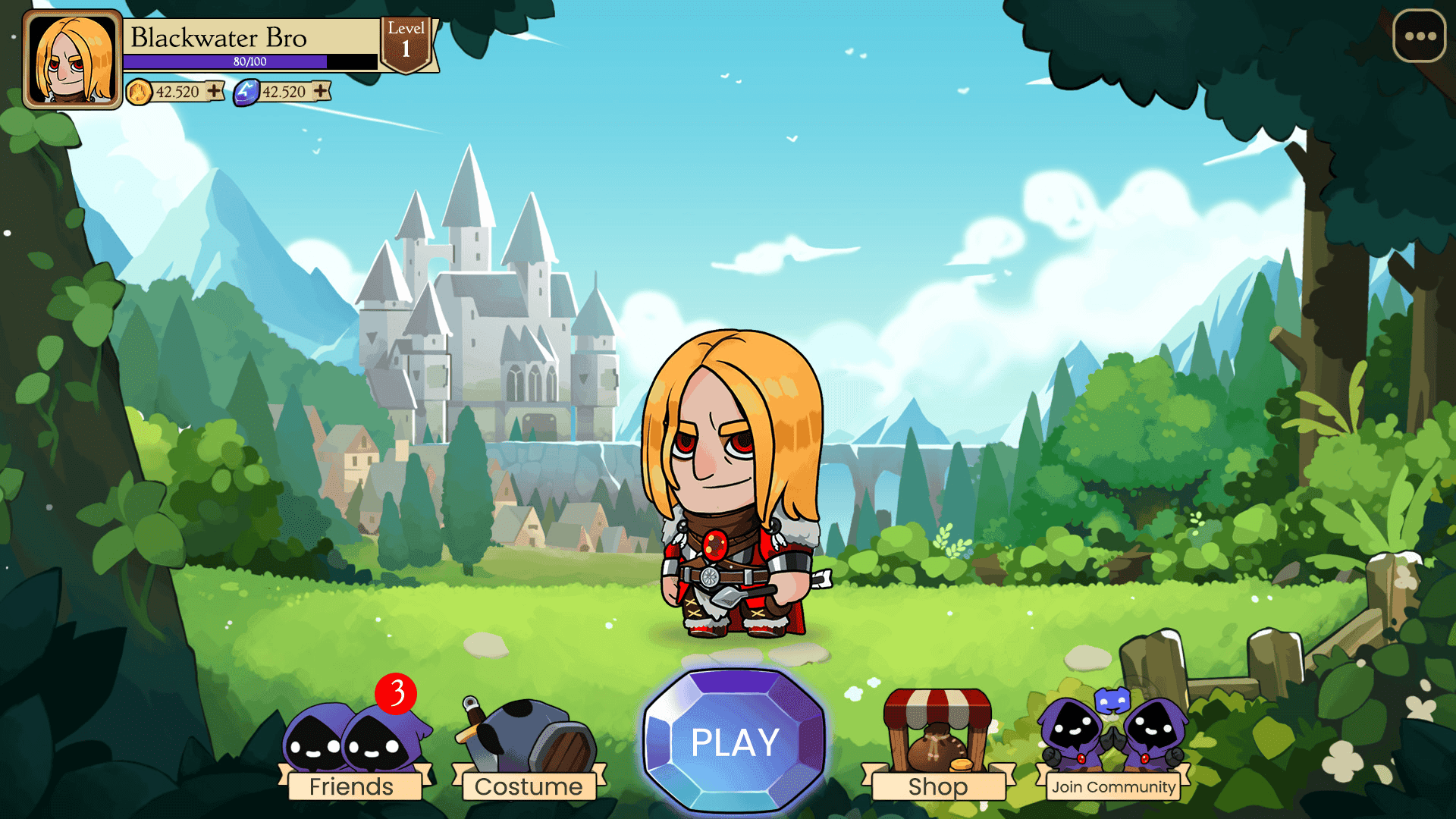Click the Friends ribbon label
The width and height of the screenshot is (1456, 819).
[x=351, y=786]
